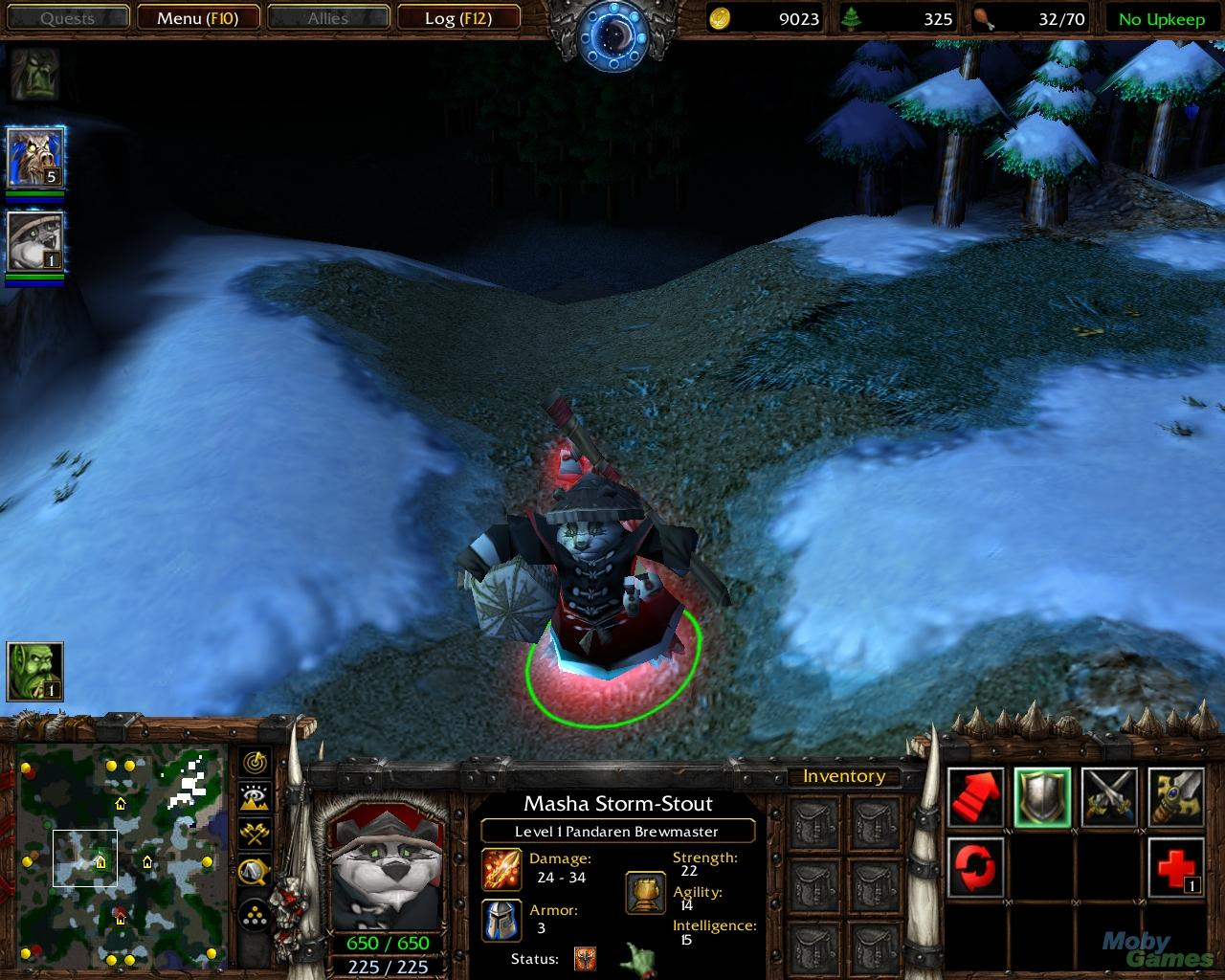The image size is (1225, 980).
Task: Open the Log (F12) panel
Action: tap(457, 18)
